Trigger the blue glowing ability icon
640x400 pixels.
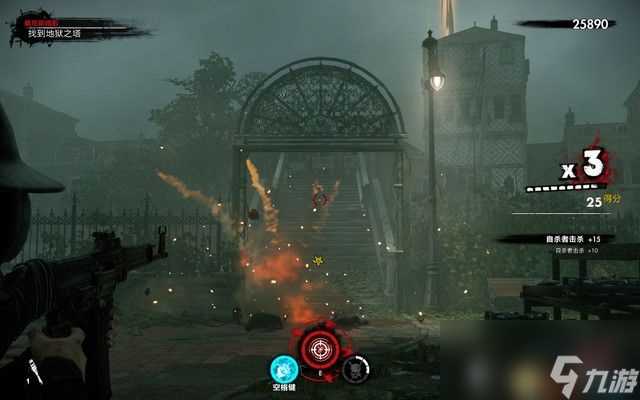pos(283,367)
